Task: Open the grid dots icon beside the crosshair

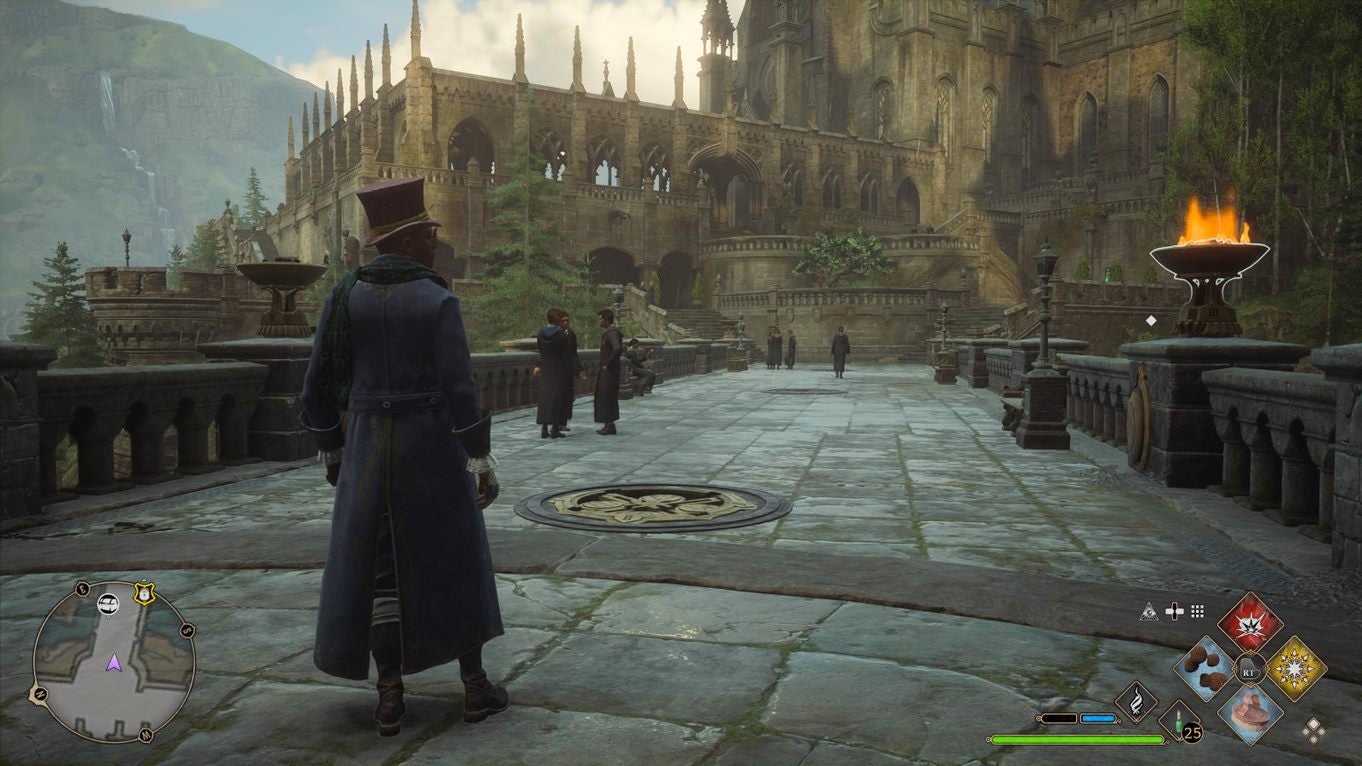Action: (1196, 611)
